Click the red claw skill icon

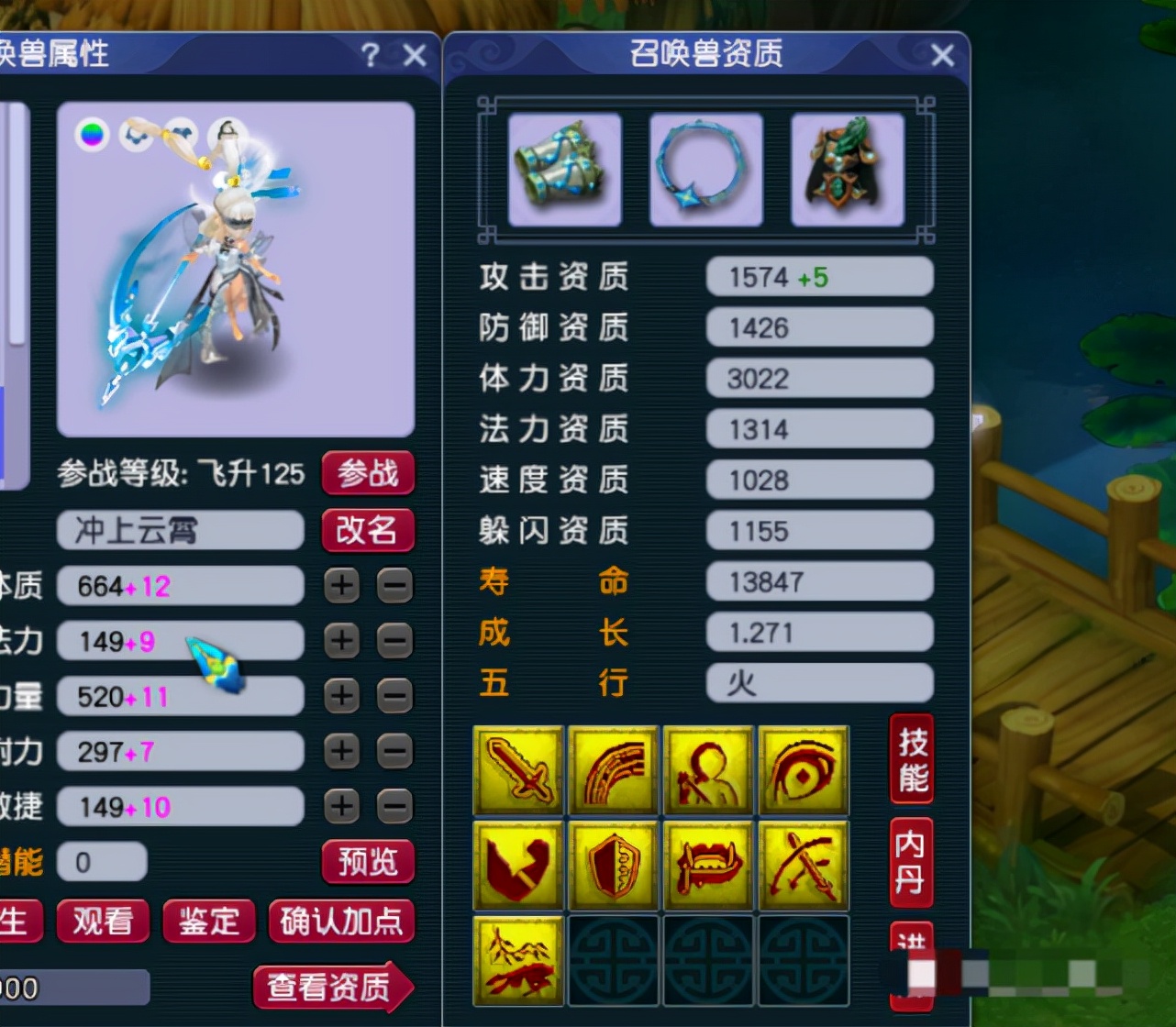tap(518, 864)
